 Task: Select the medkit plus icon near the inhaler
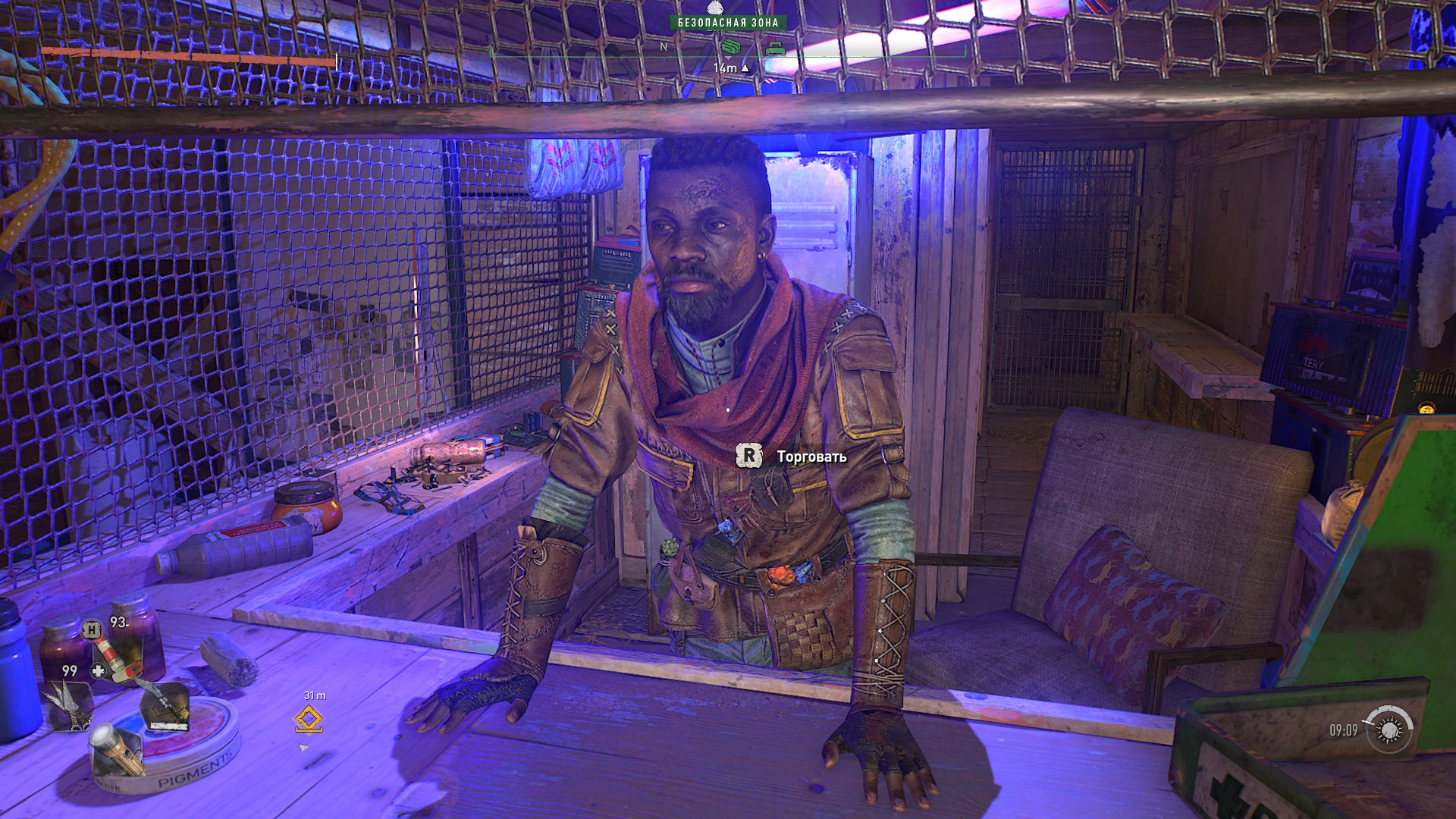click(x=98, y=670)
